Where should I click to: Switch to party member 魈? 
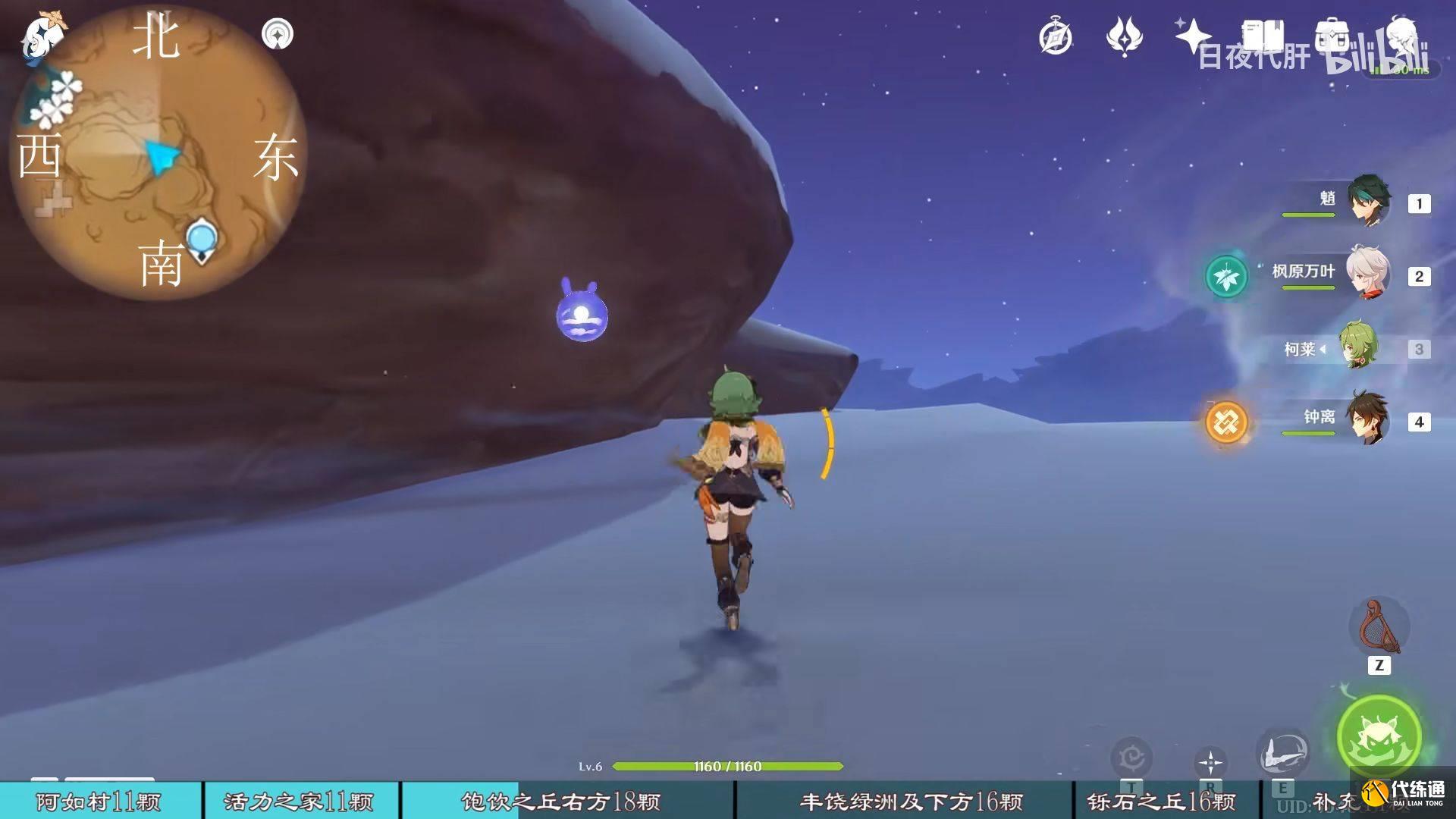point(1368,202)
